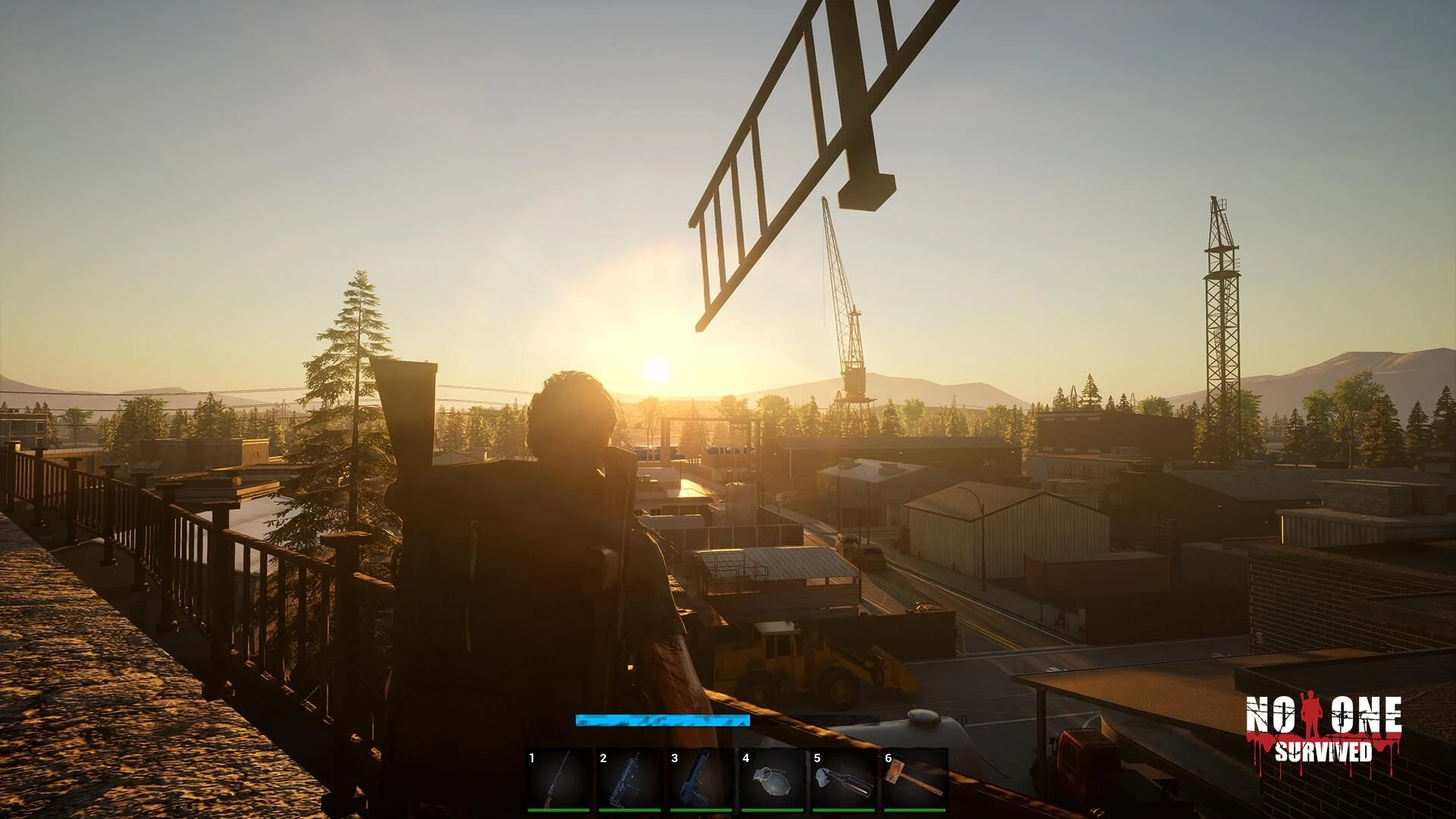Switch to the hammer in slot 6

pos(915,780)
